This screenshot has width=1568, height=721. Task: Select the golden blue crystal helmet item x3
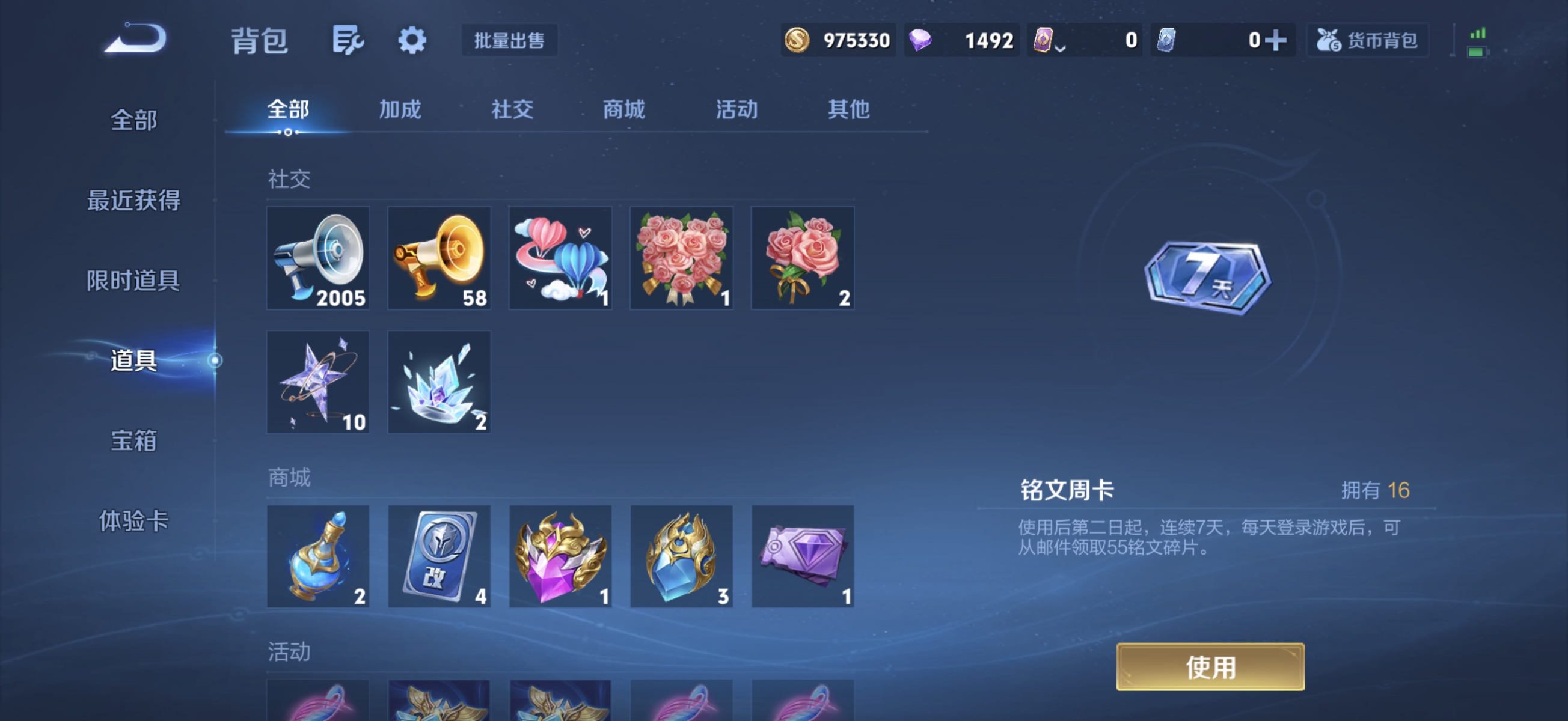pos(681,557)
